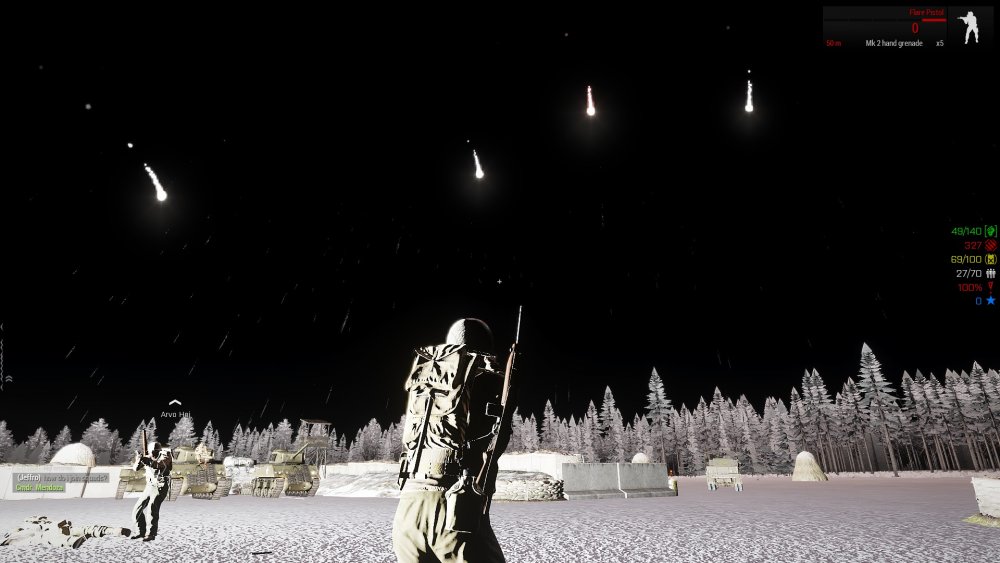The width and height of the screenshot is (1000, 563).
Task: Click the red striped circle icon
Action: click(x=991, y=245)
